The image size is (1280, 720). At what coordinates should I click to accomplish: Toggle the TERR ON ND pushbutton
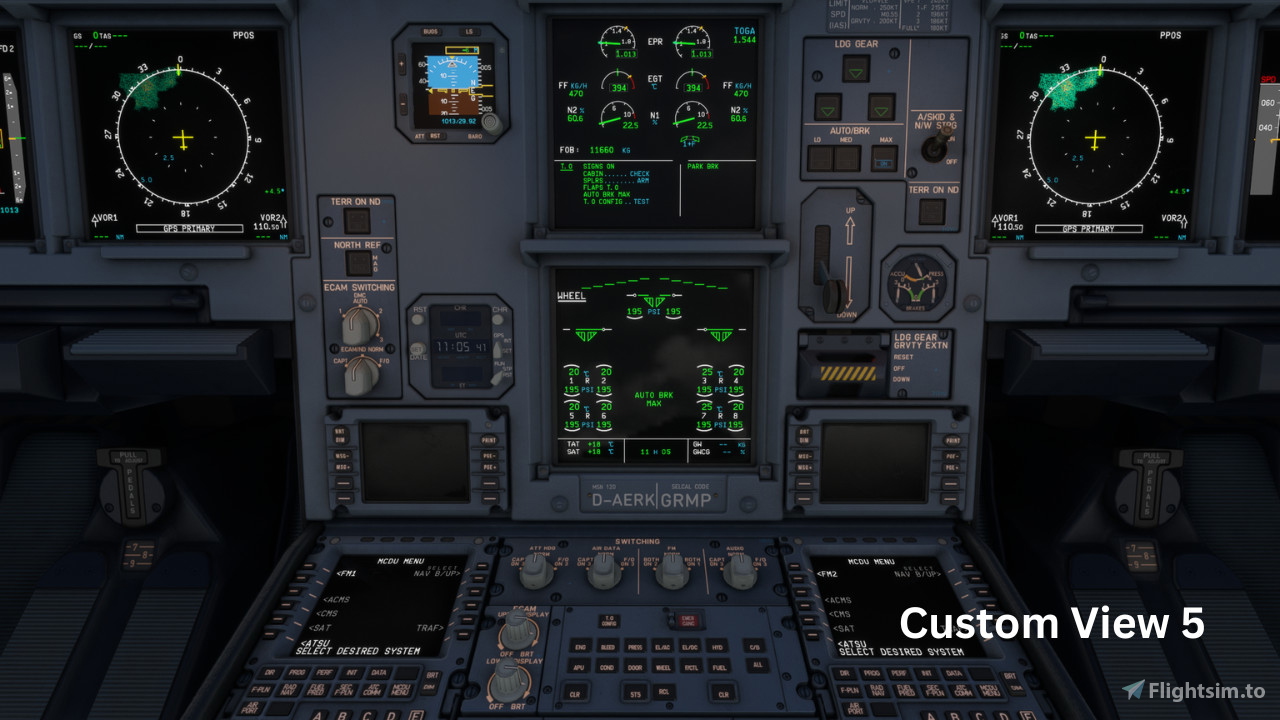point(358,218)
